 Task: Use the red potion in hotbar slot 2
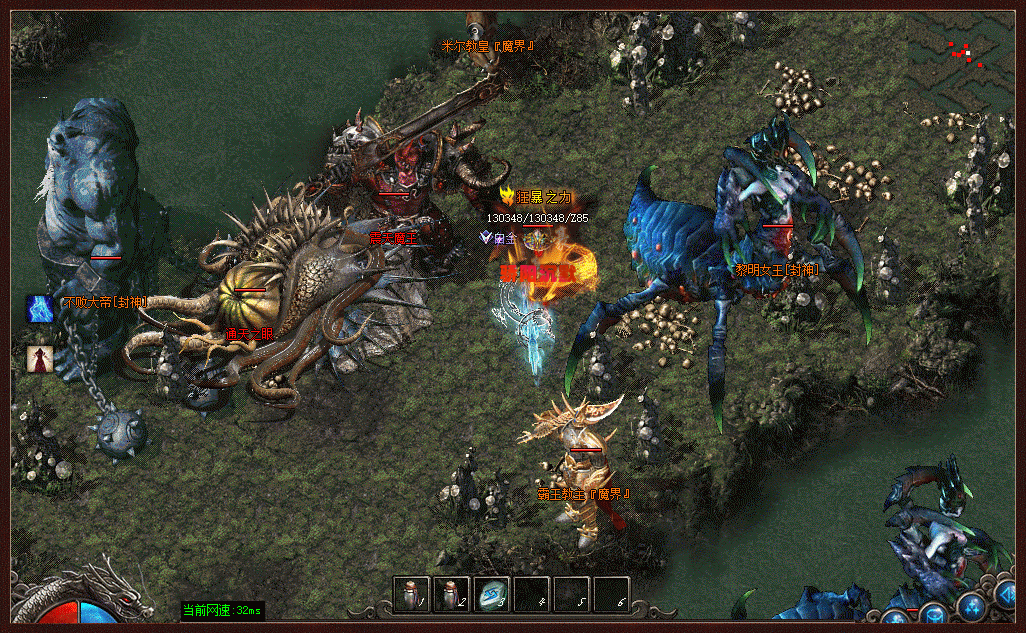(x=452, y=595)
